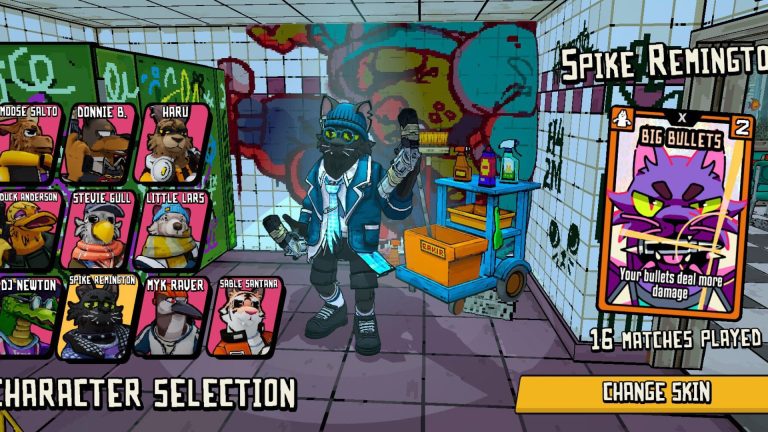The height and width of the screenshot is (432, 768).
Task: Select Duck Anderson character tile
Action: click(27, 230)
